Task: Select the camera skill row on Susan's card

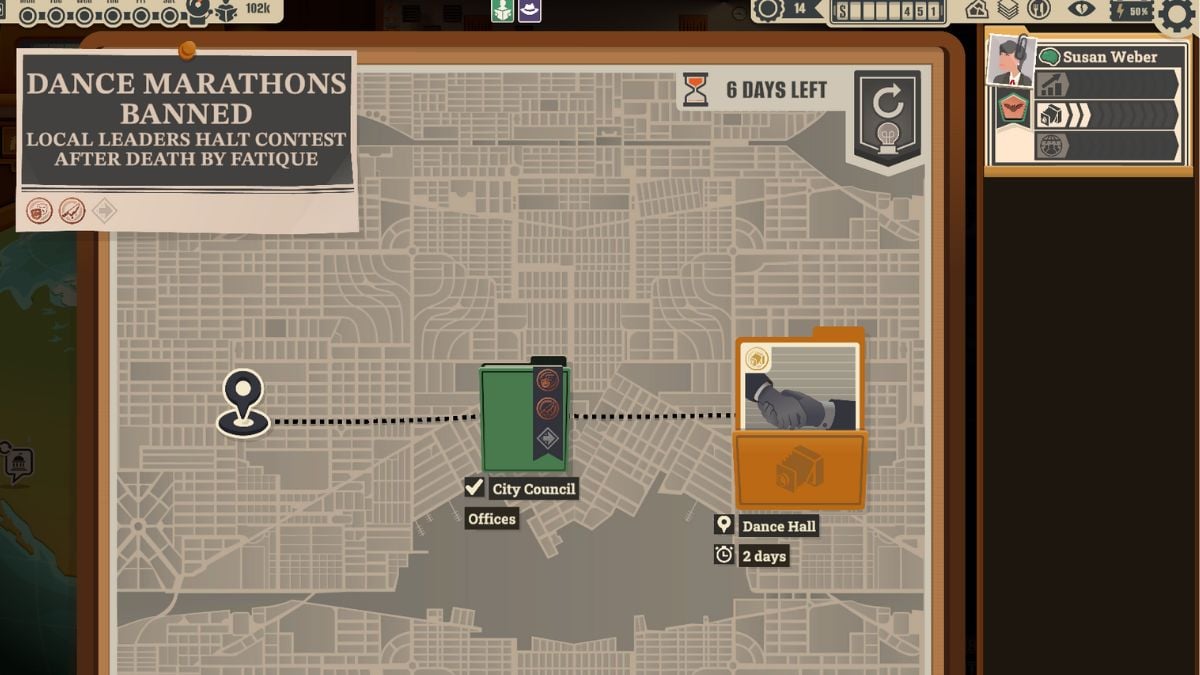Action: click(x=1107, y=115)
